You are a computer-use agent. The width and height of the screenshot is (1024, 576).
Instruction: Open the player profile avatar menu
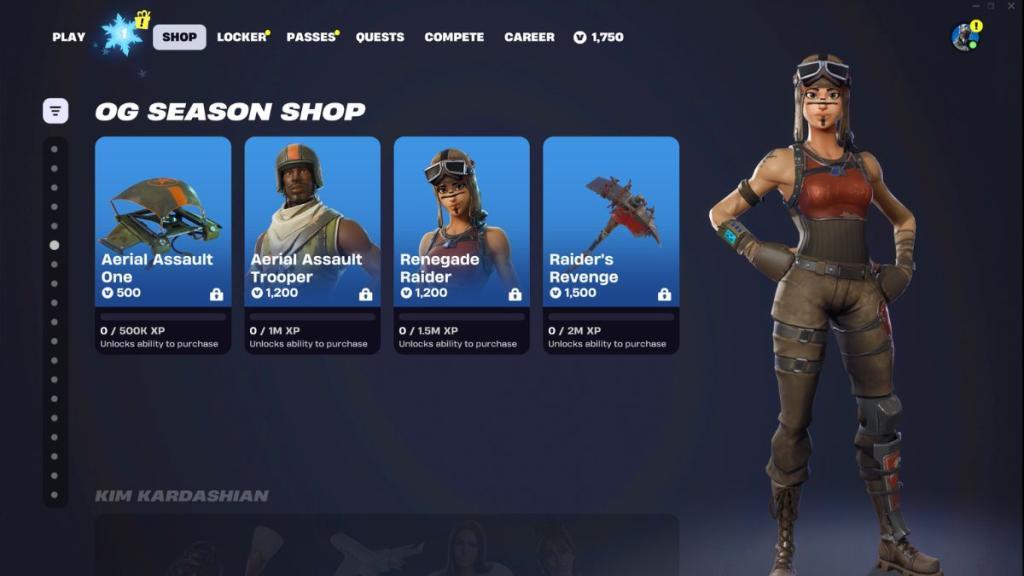[x=965, y=37]
